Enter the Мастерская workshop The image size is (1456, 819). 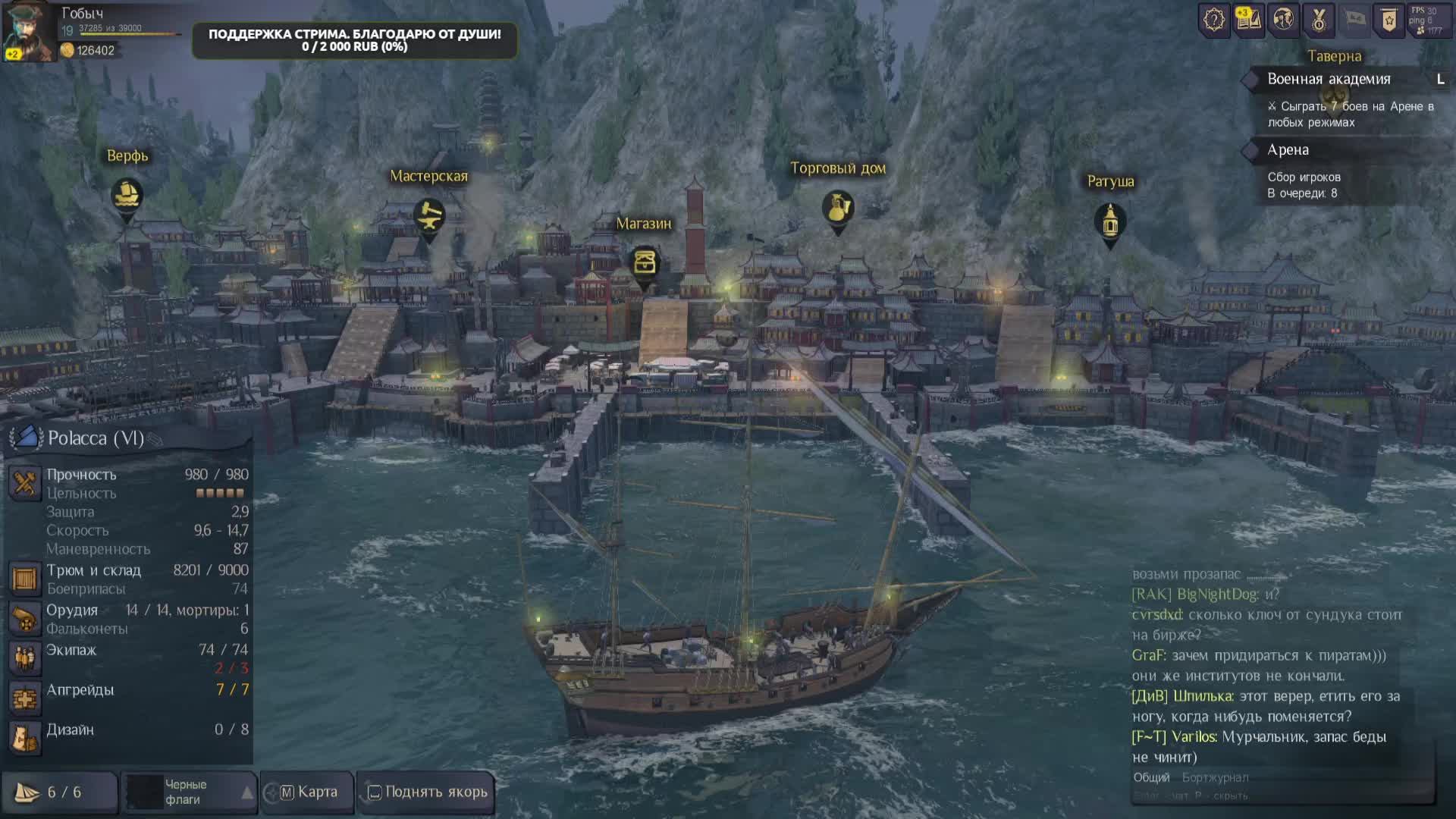429,215
